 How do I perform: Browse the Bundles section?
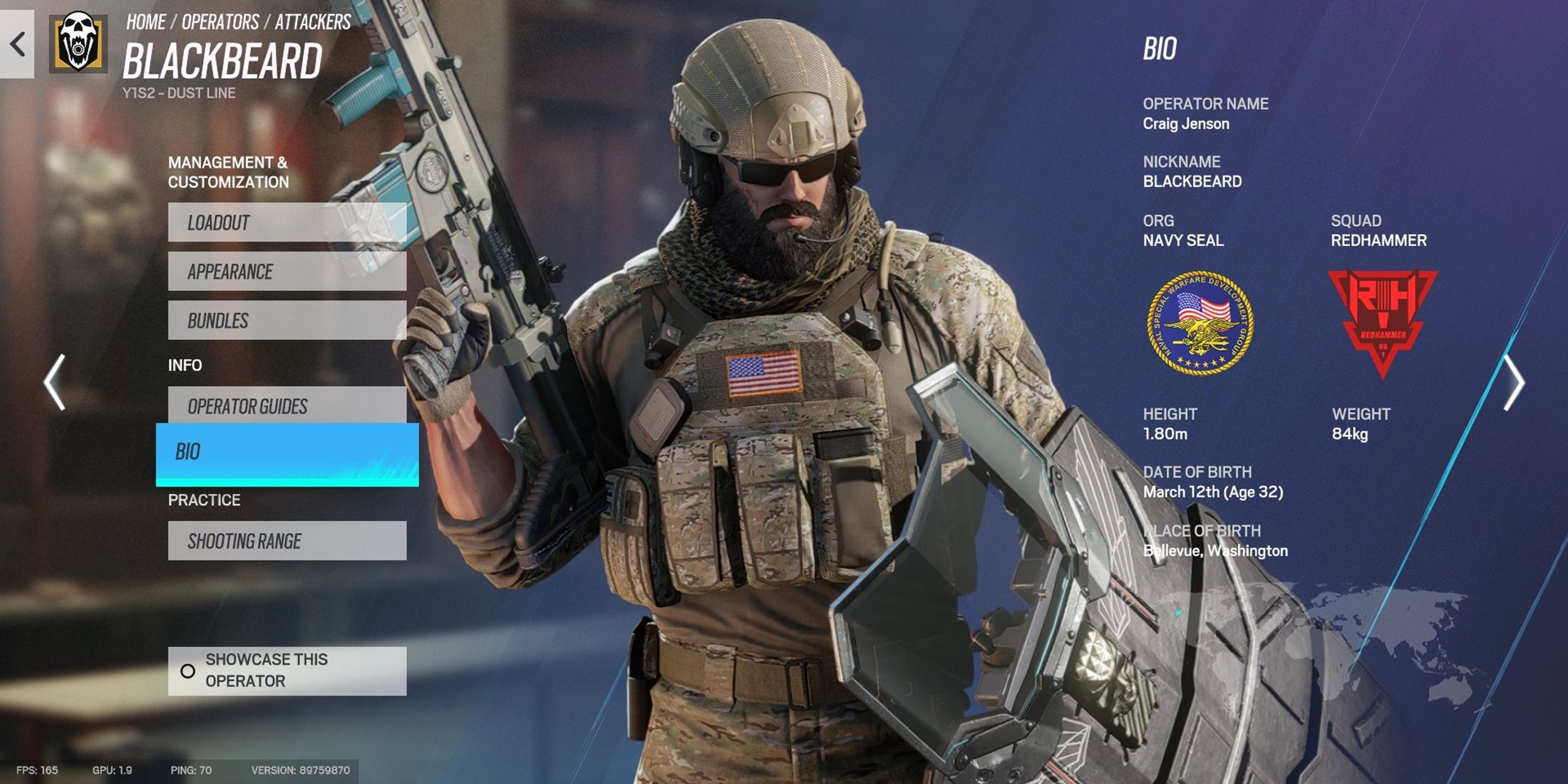click(x=287, y=321)
